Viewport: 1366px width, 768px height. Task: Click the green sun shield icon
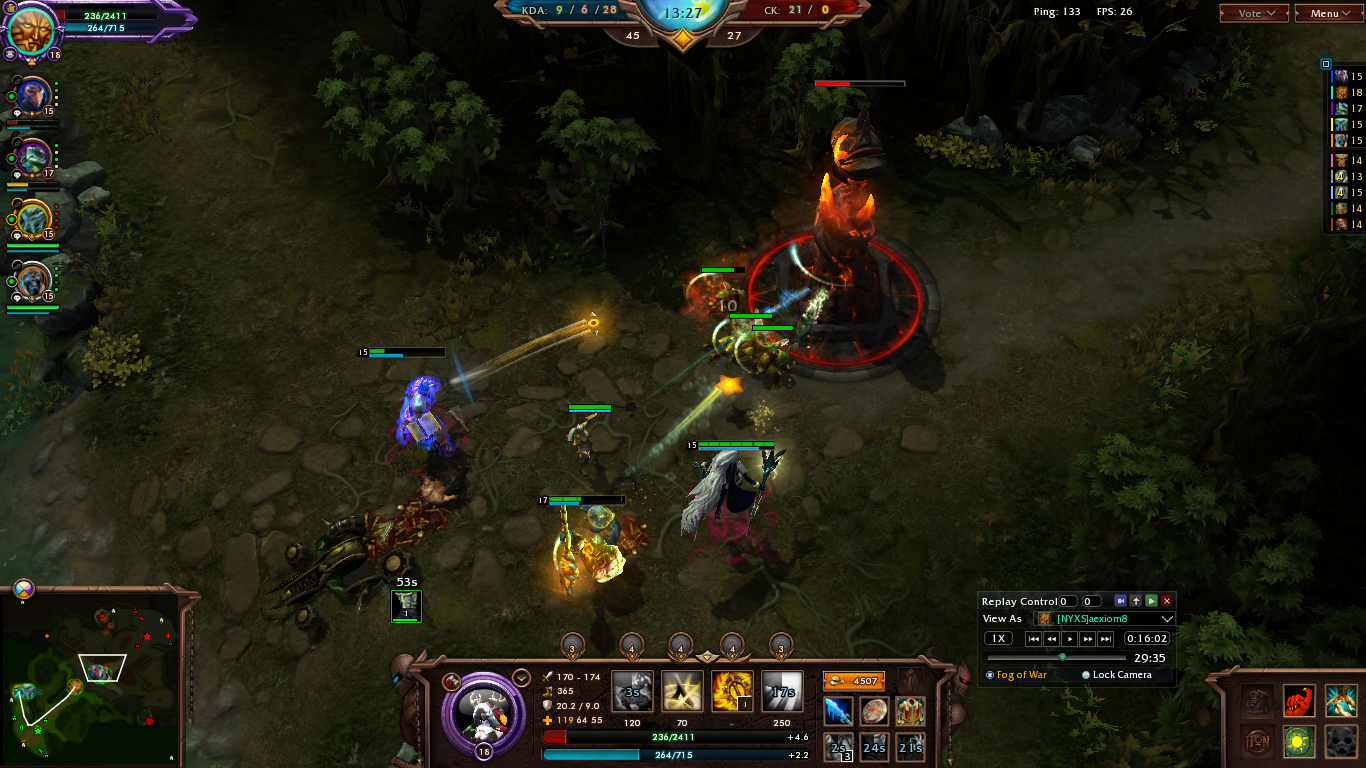tap(1299, 742)
